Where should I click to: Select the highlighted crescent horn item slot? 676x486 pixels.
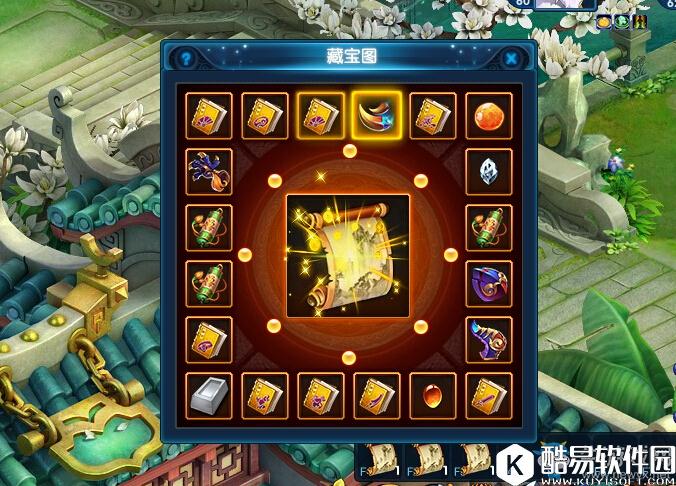(377, 116)
